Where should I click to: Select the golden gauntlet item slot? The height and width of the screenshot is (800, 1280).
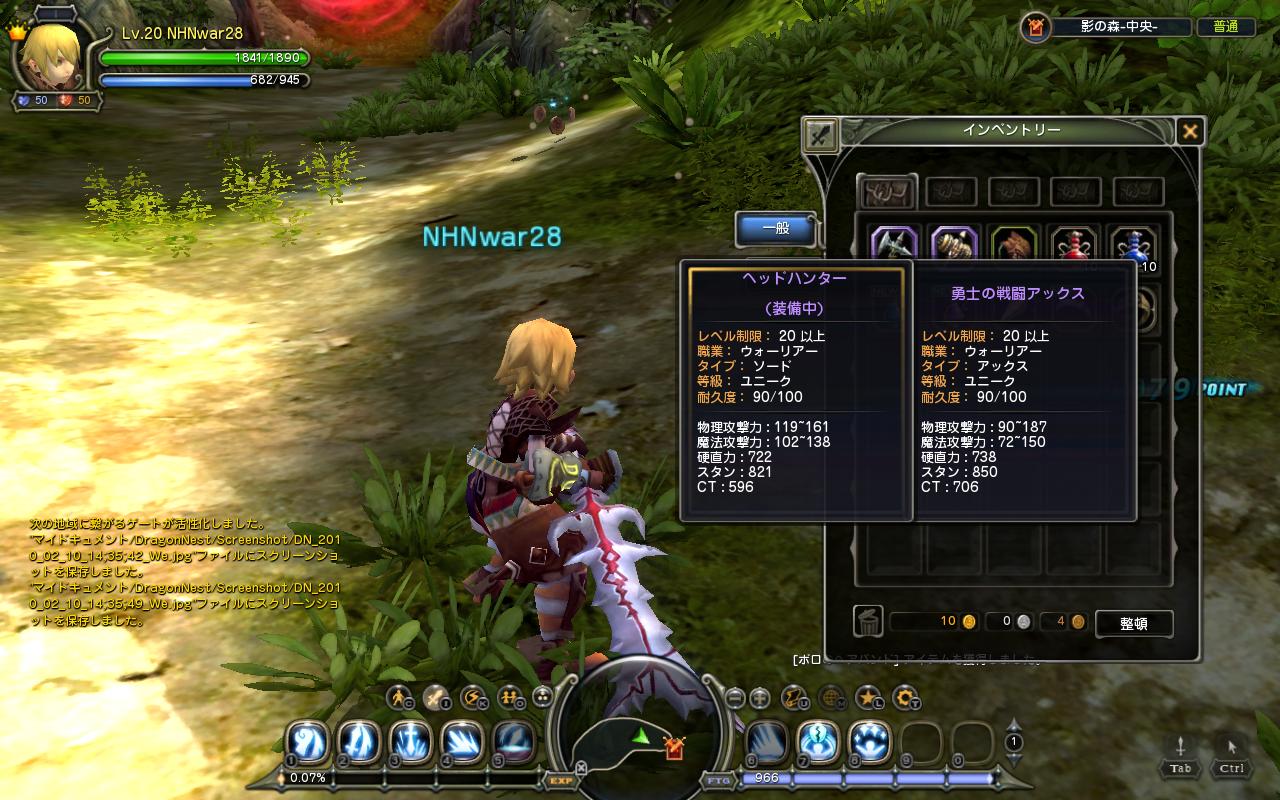(954, 243)
